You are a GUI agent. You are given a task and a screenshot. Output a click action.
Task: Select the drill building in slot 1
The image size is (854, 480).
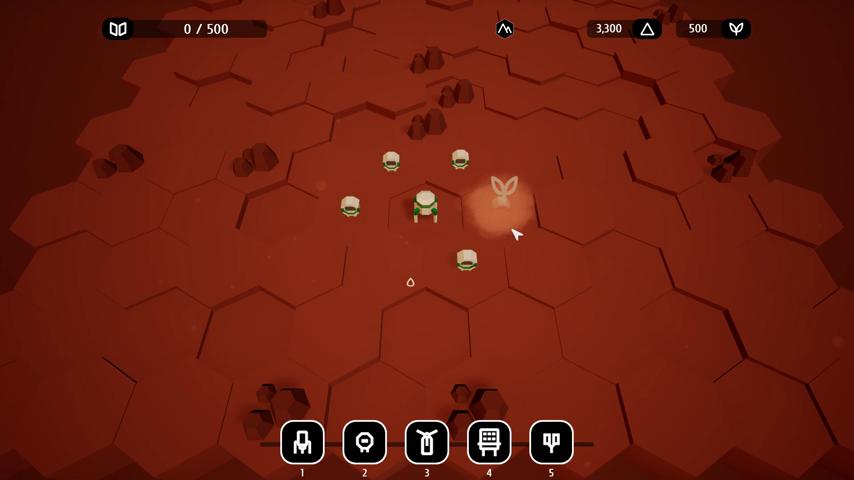click(302, 442)
